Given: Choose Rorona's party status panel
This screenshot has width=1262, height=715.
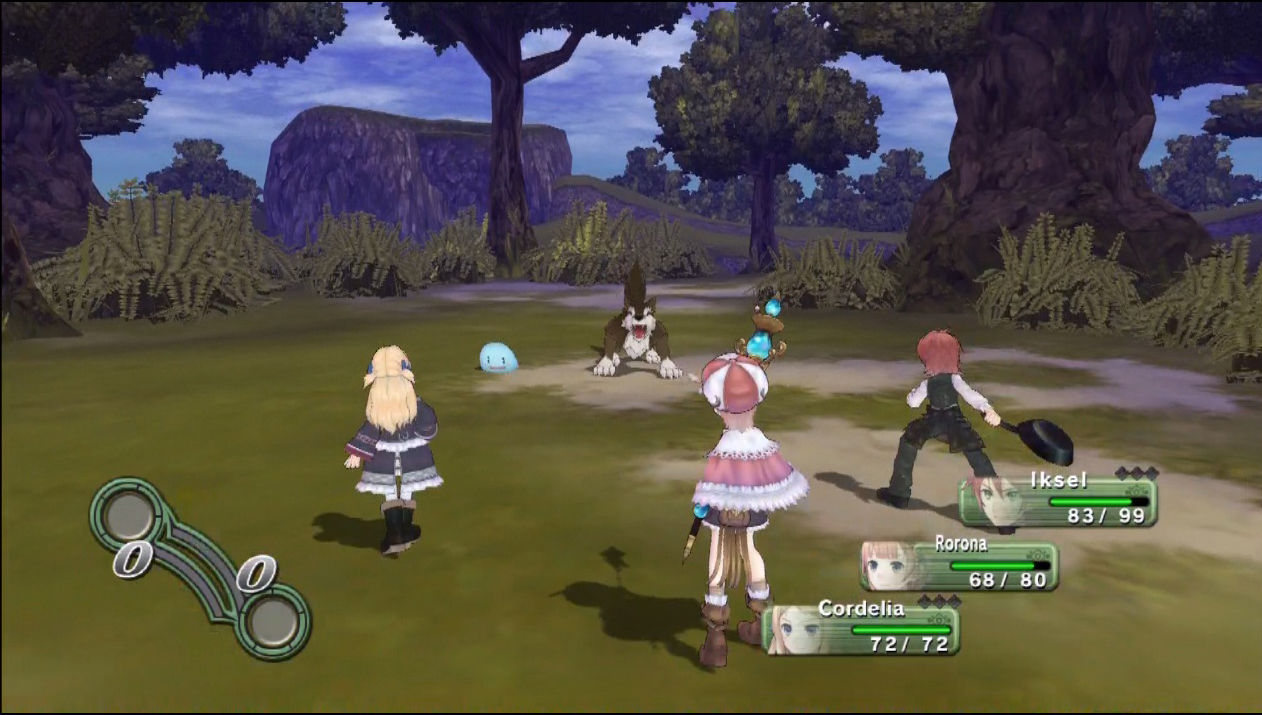Looking at the screenshot, I should point(959,566).
